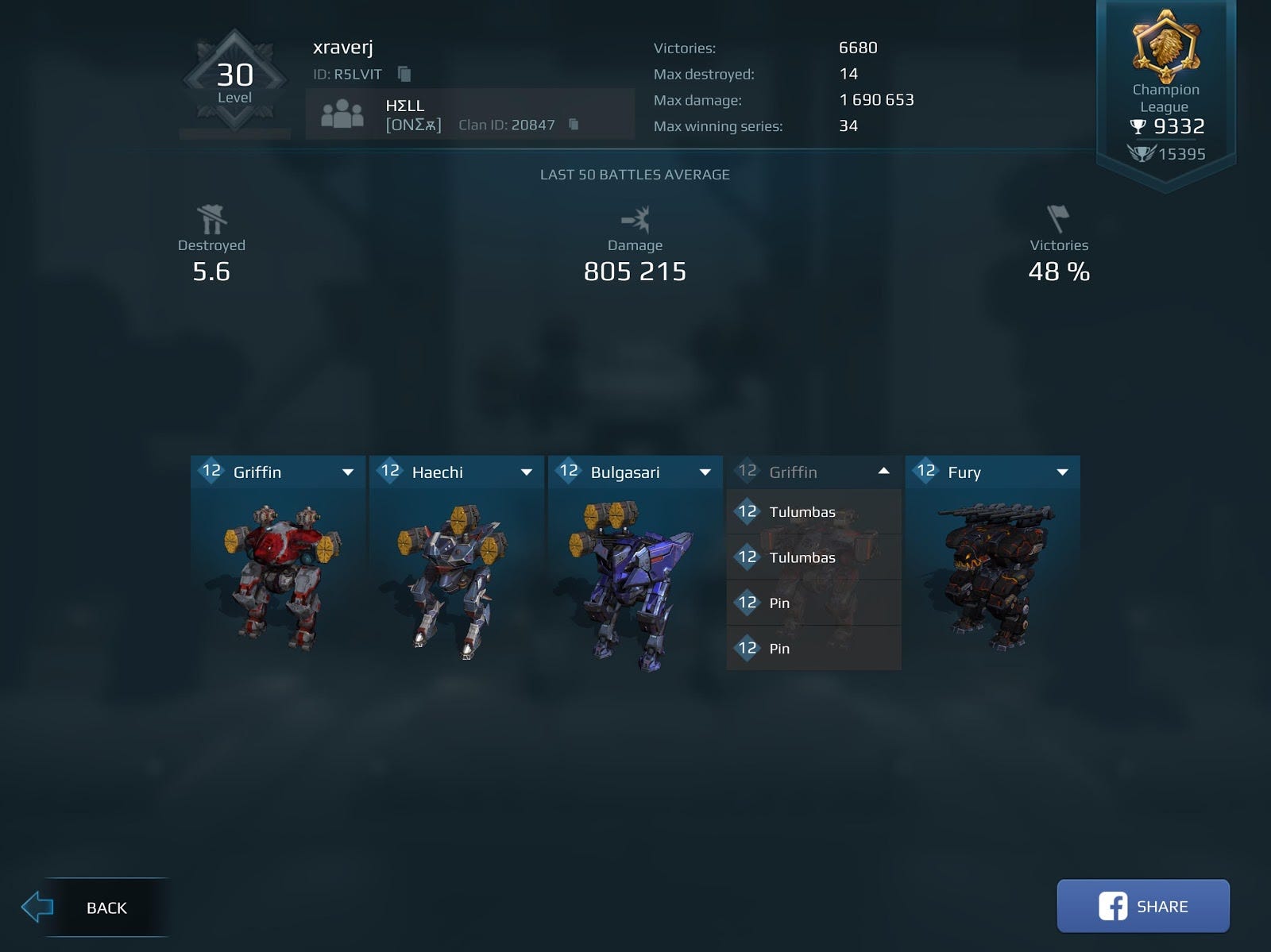Image resolution: width=1271 pixels, height=952 pixels.
Task: Copy the Clan ID 20847
Action: (574, 125)
